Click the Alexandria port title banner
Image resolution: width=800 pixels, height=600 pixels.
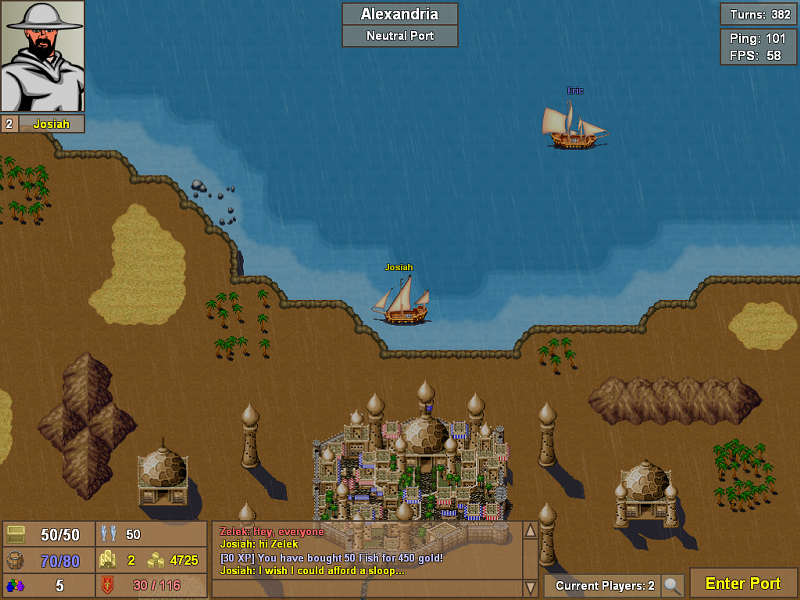(400, 14)
